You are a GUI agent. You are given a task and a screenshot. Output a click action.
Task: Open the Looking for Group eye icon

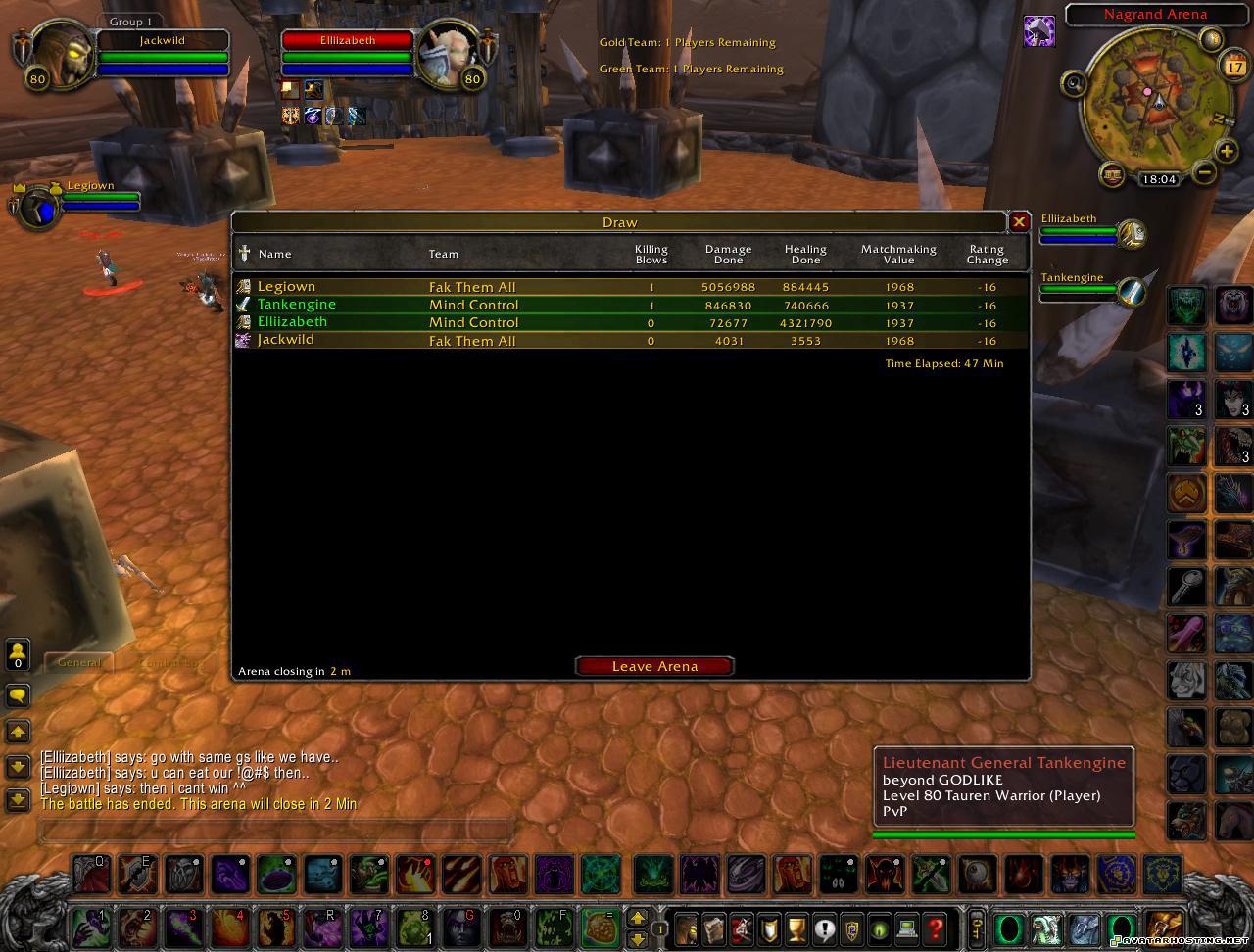tap(880, 928)
